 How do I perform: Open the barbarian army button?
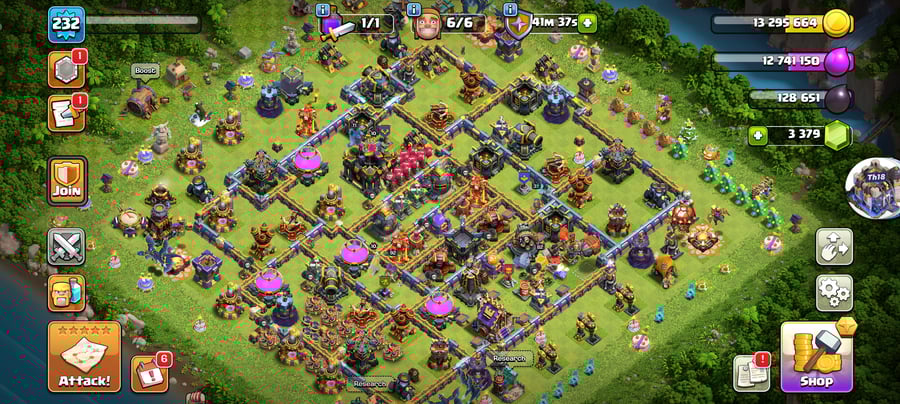66,293
